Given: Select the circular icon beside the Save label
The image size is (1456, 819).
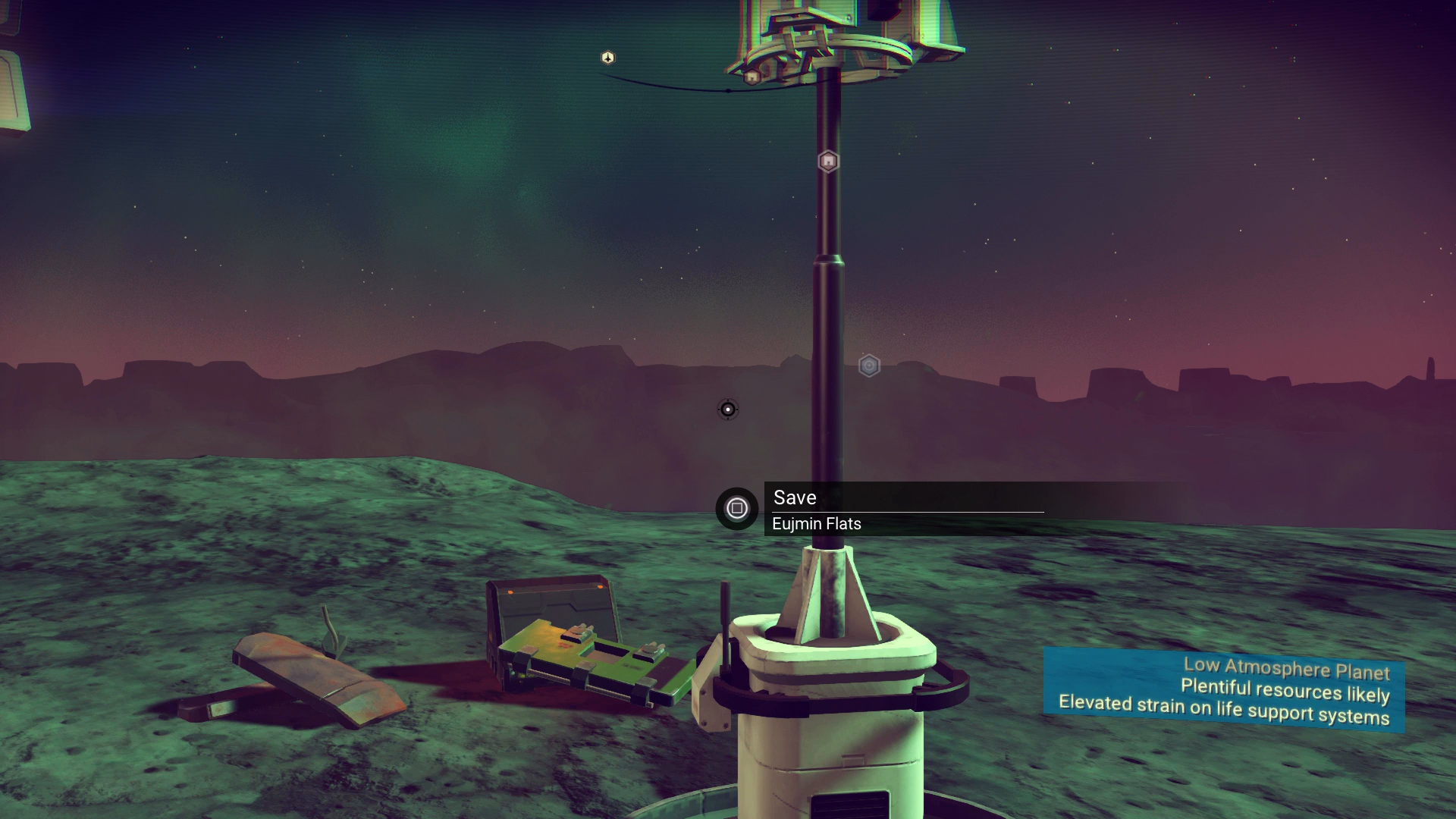Looking at the screenshot, I should pyautogui.click(x=736, y=509).
